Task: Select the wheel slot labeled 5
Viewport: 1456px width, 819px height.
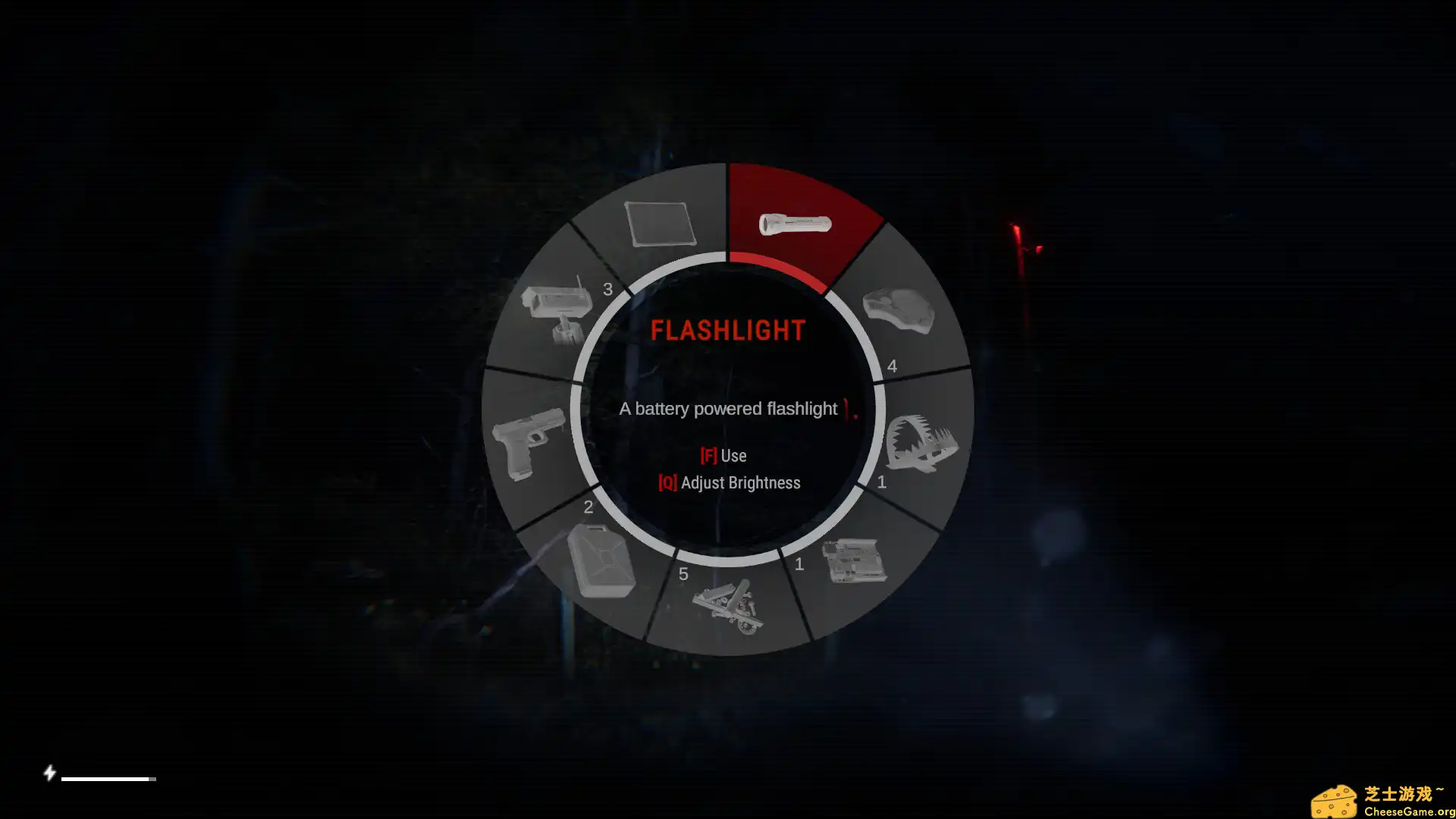Action: [x=685, y=575]
